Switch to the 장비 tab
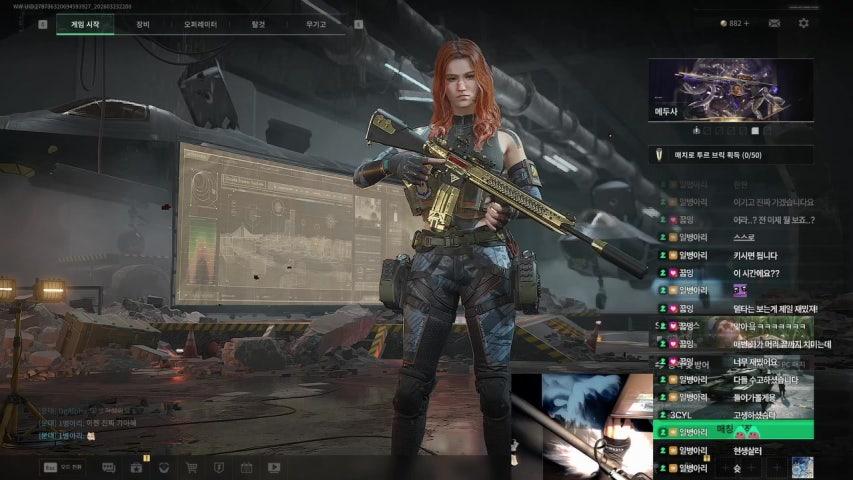853x480 pixels. coord(143,25)
